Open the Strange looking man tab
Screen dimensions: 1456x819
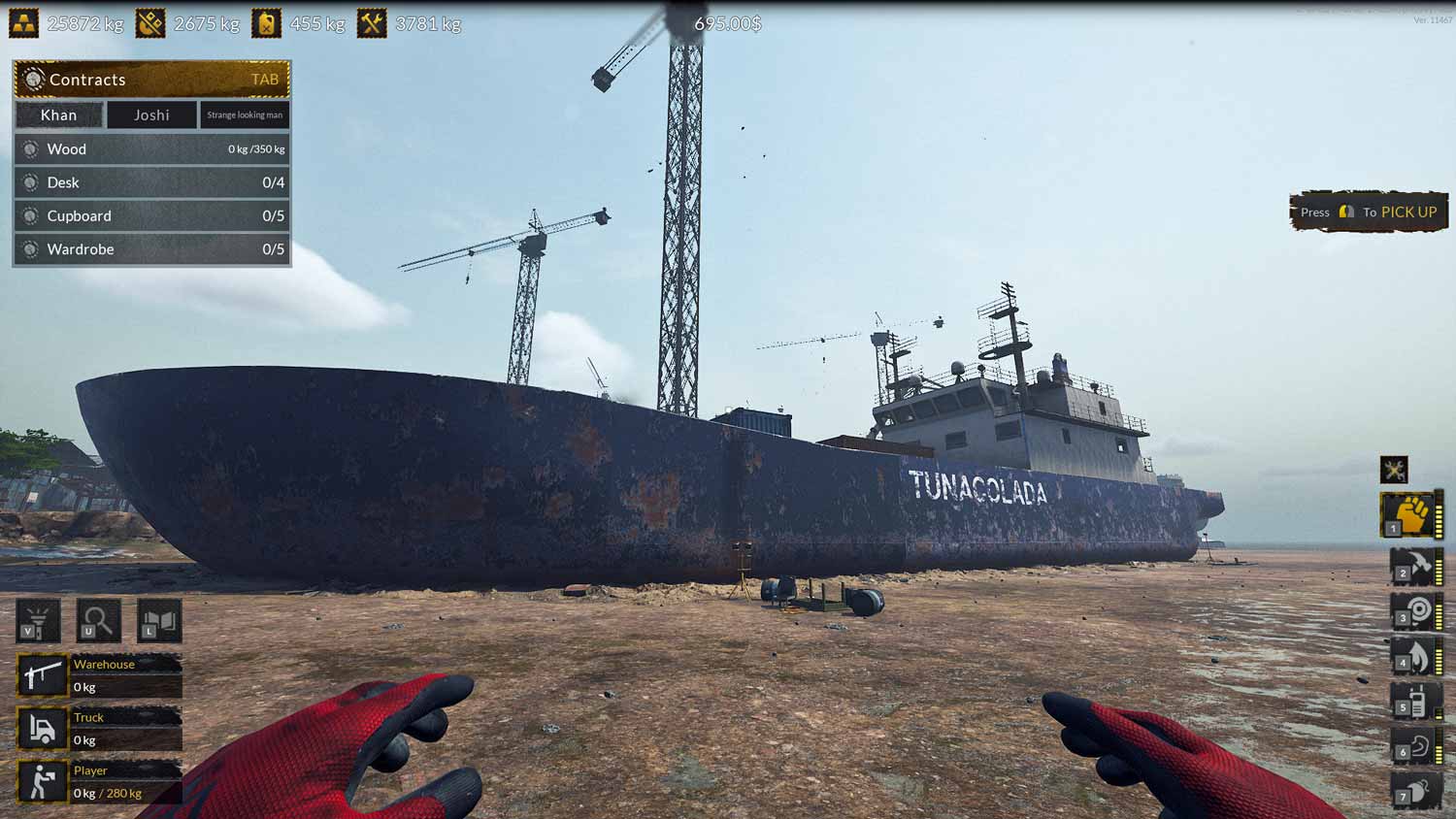coord(243,115)
